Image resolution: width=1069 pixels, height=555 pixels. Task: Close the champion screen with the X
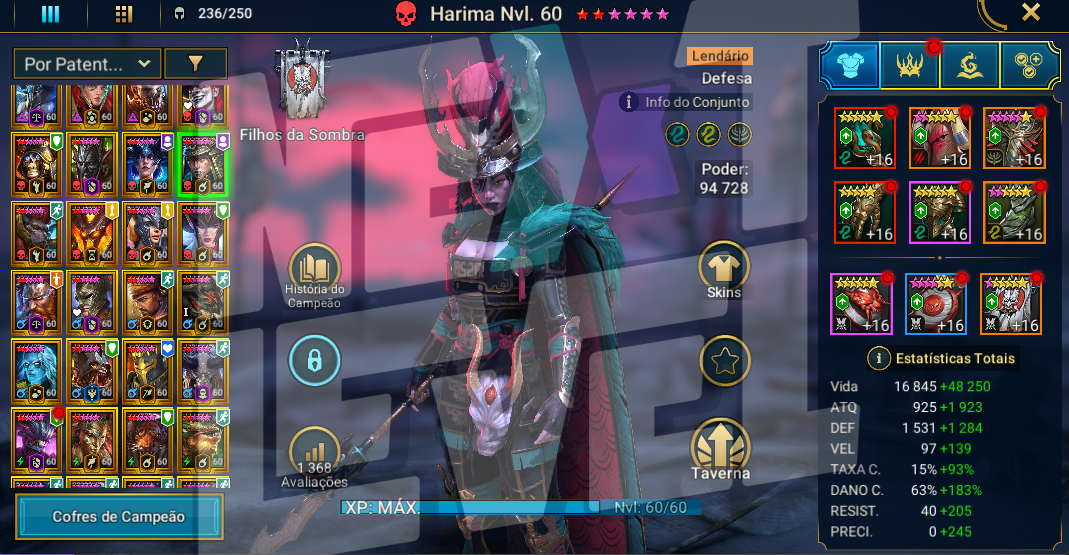1031,13
